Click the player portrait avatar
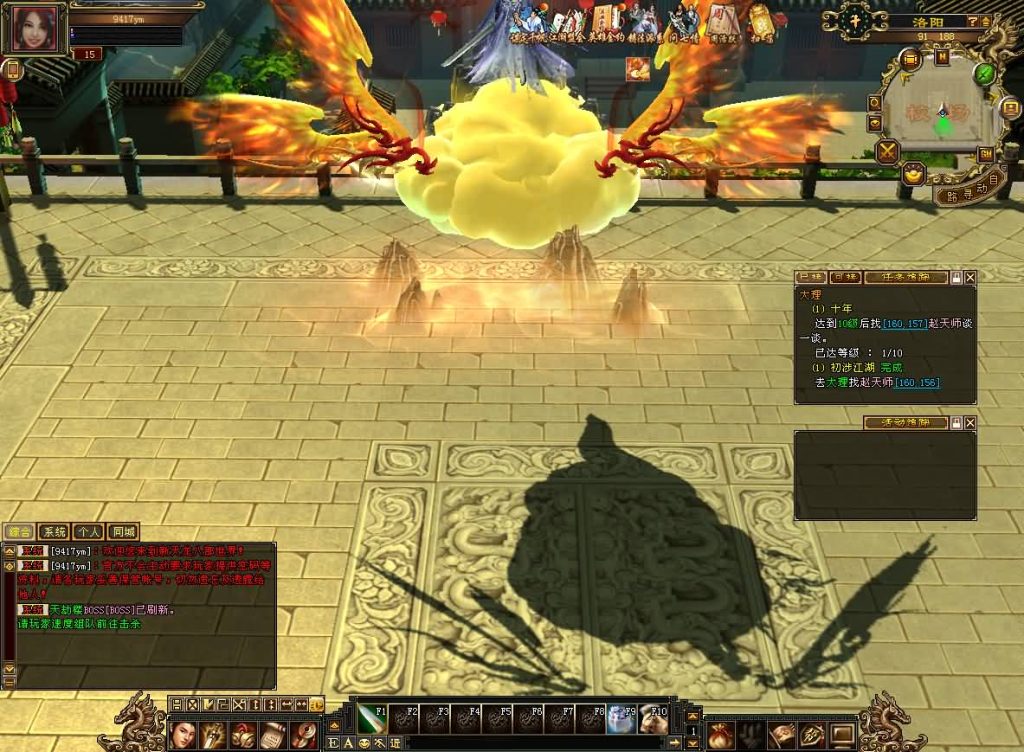The width and height of the screenshot is (1024, 752). [x=34, y=28]
